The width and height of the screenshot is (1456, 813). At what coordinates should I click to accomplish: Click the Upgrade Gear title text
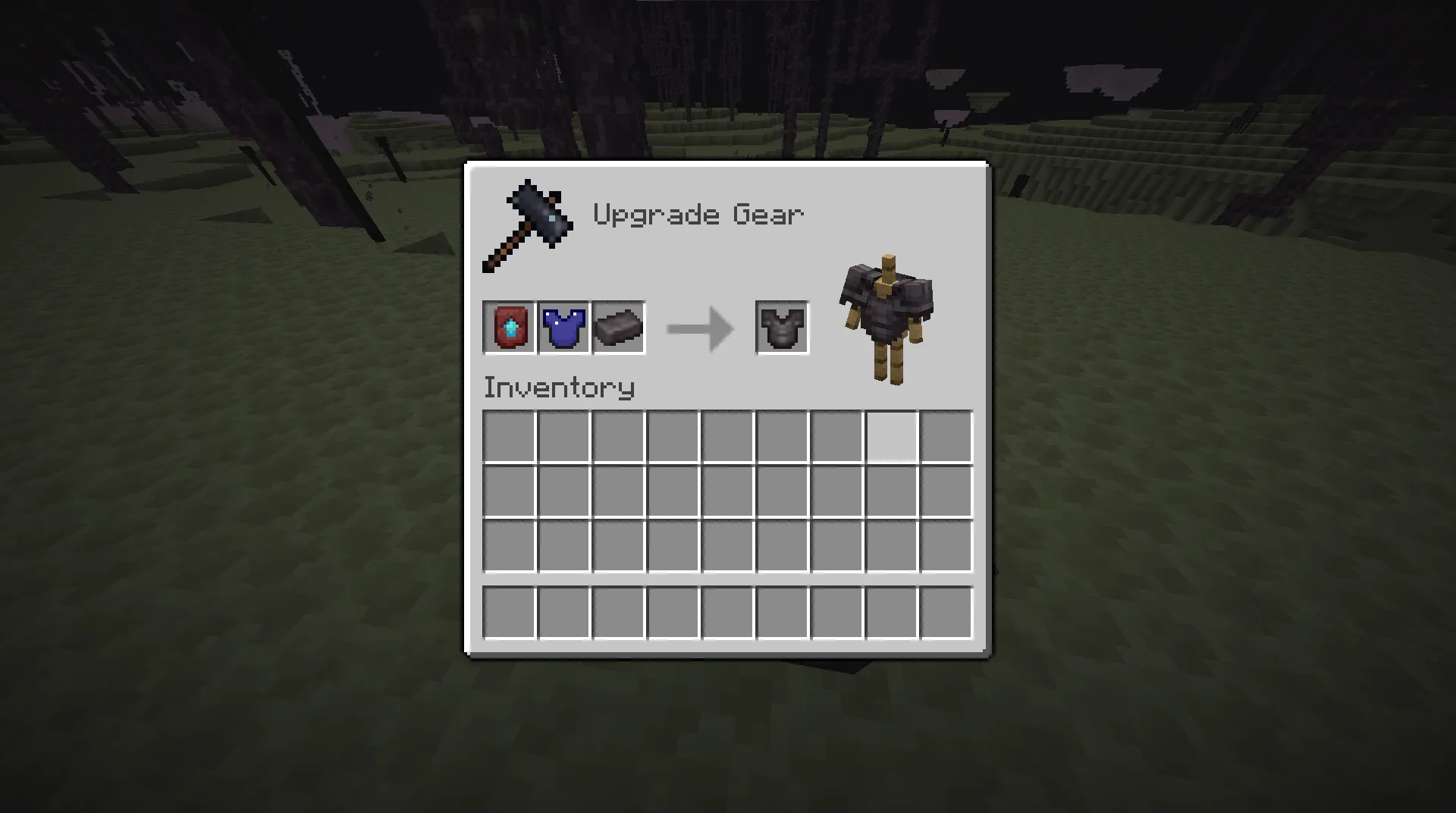pos(698,214)
